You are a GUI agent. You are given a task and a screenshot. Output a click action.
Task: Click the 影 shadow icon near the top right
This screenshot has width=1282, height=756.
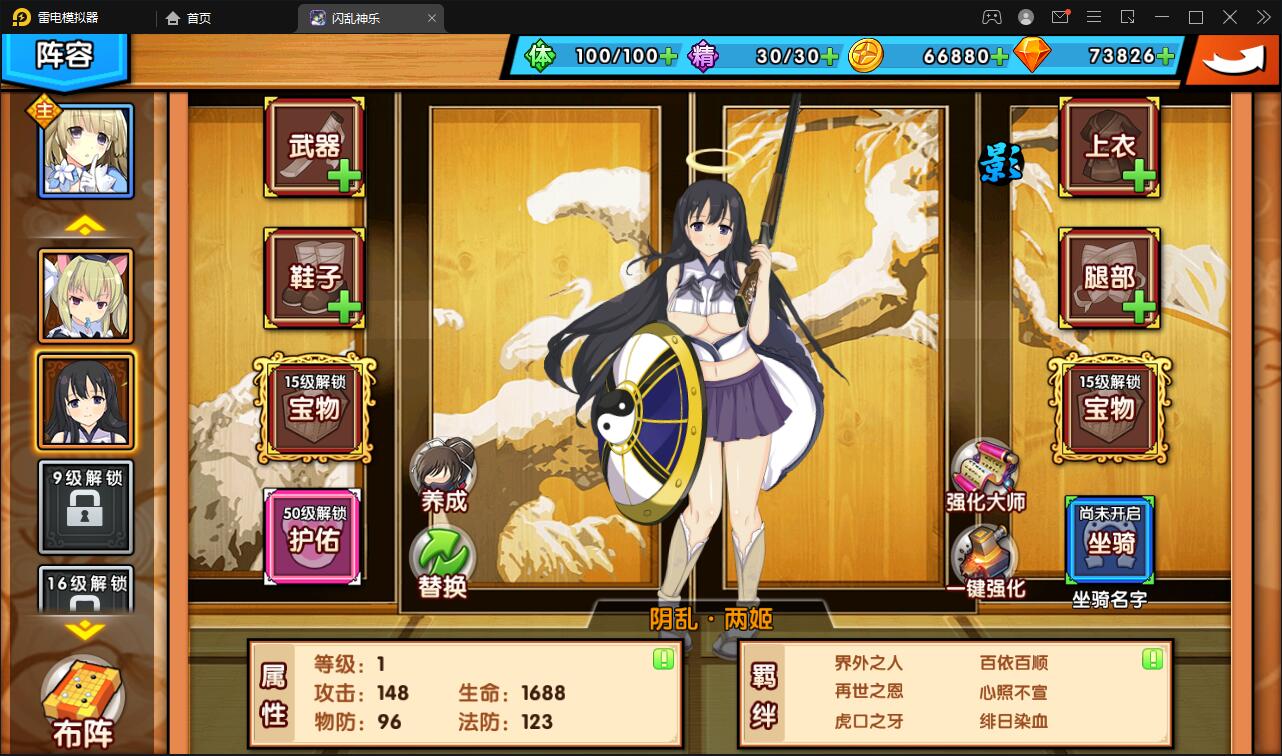tap(1002, 160)
